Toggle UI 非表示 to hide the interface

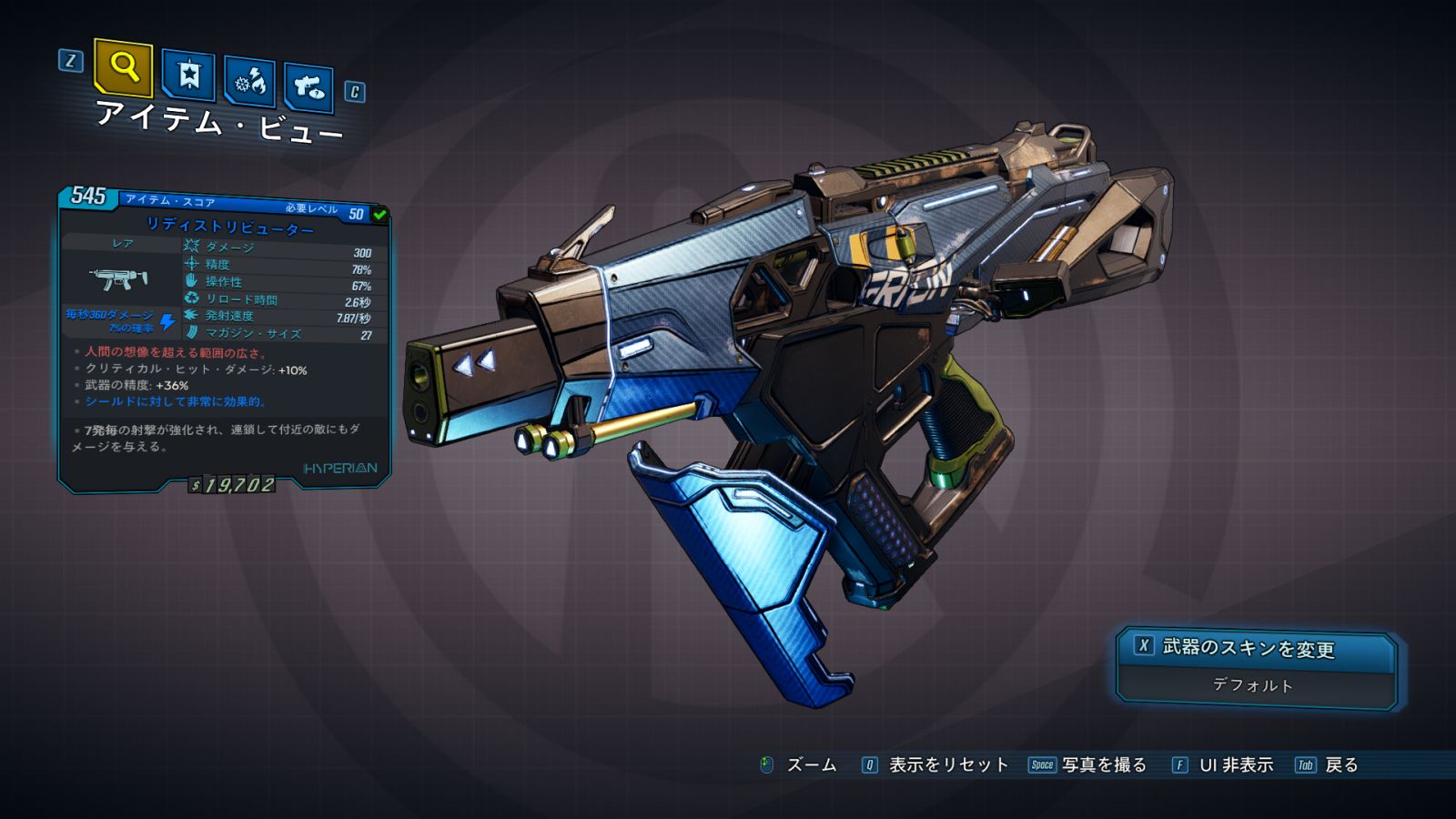point(1235,765)
